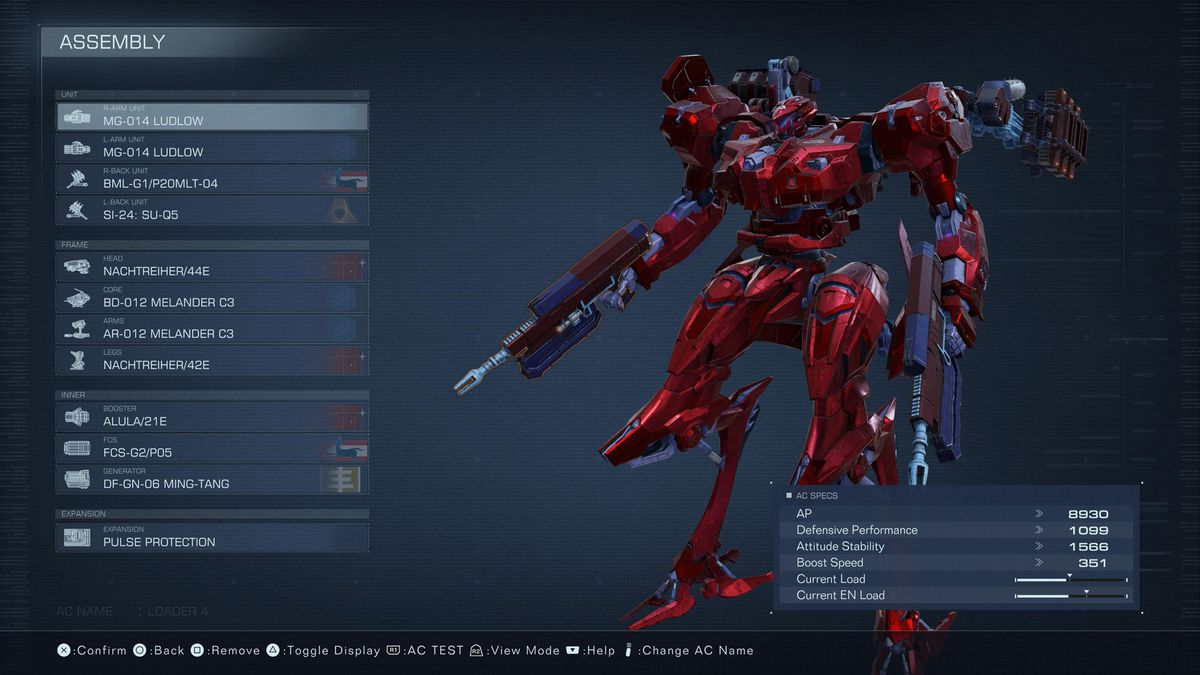Select the L-Arm Unit MG-014 LUDLOW slot
This screenshot has height=675, width=1200.
pos(212,148)
